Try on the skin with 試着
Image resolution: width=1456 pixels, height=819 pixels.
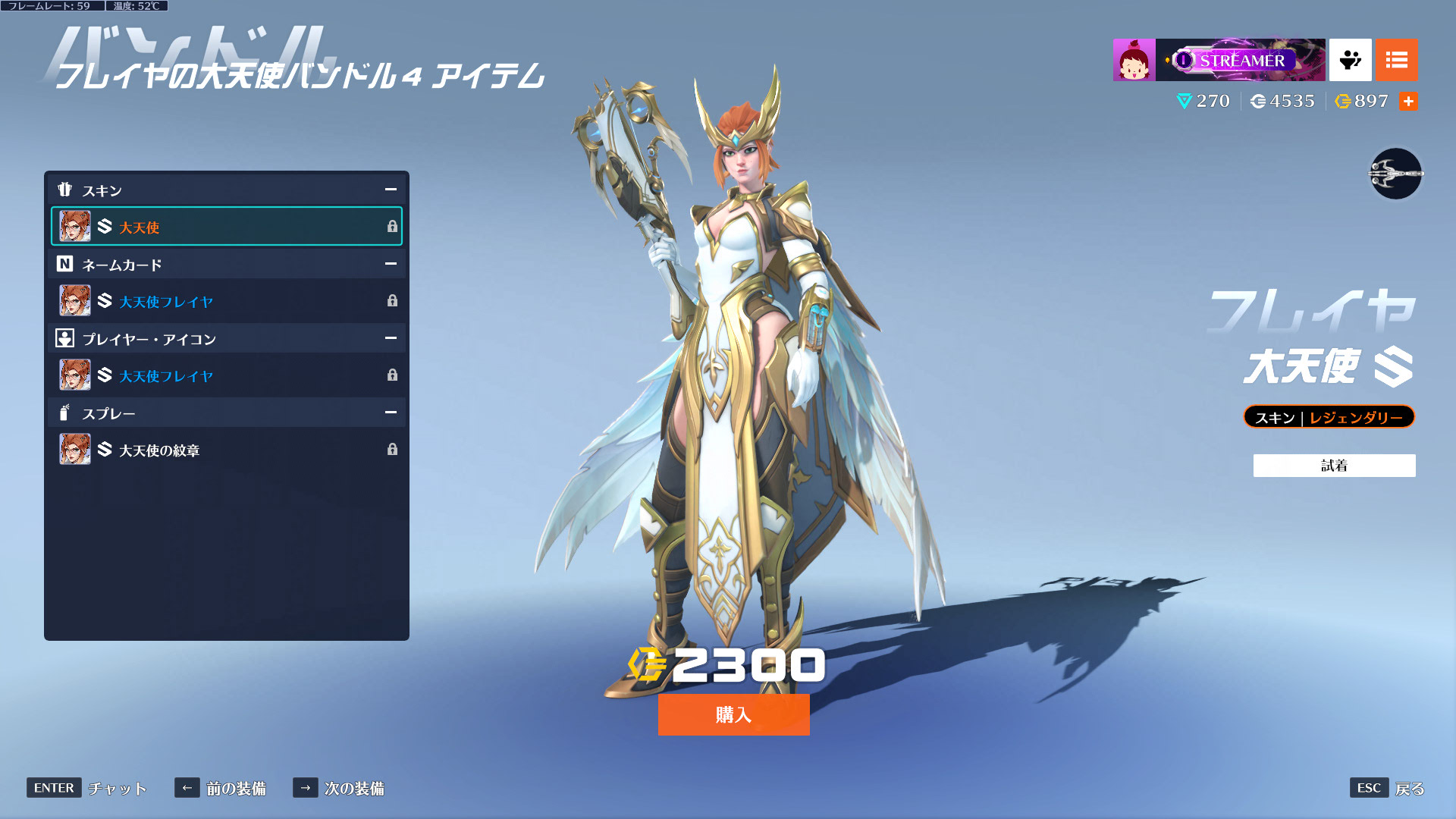1334,466
